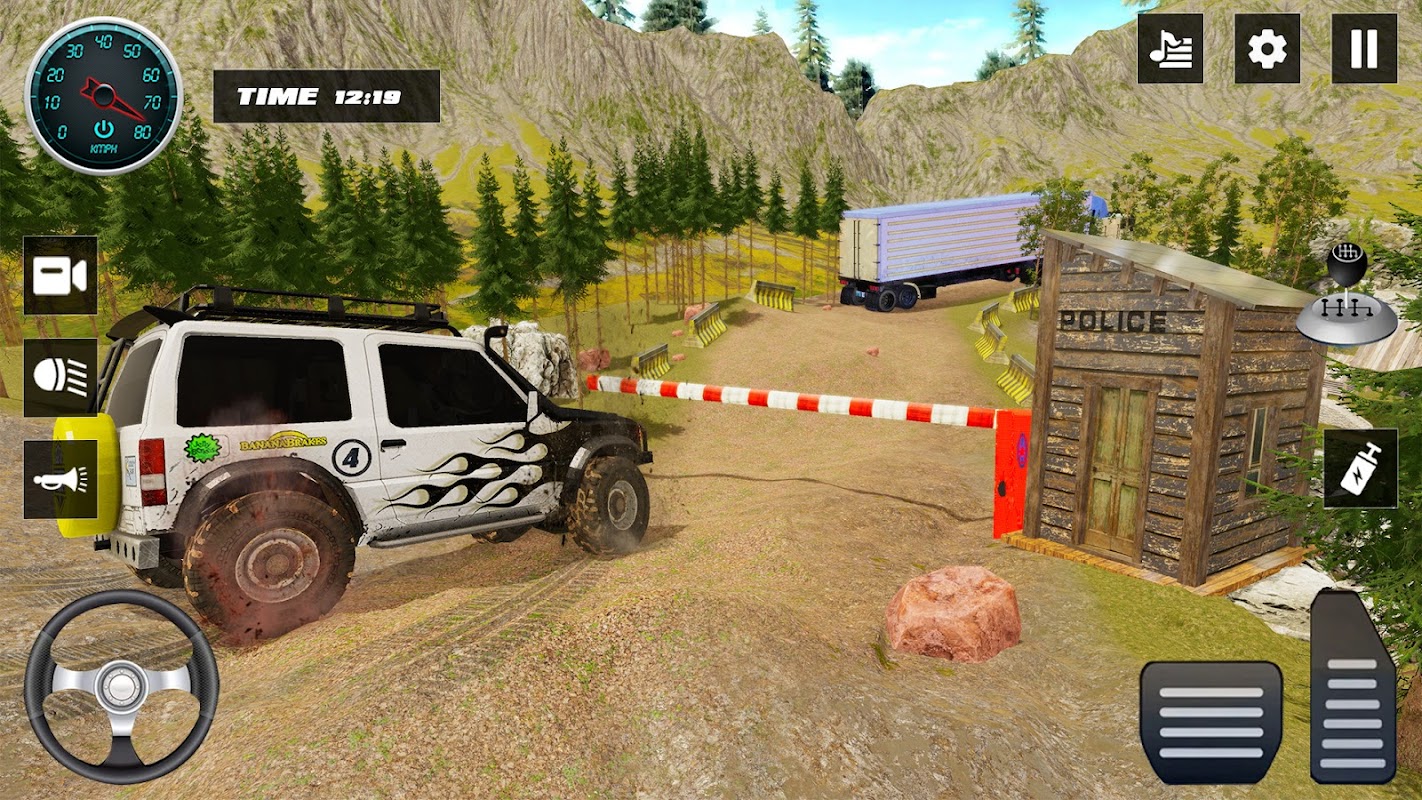This screenshot has height=800, width=1422.
Task: Switch the camera view
Action: (x=60, y=275)
